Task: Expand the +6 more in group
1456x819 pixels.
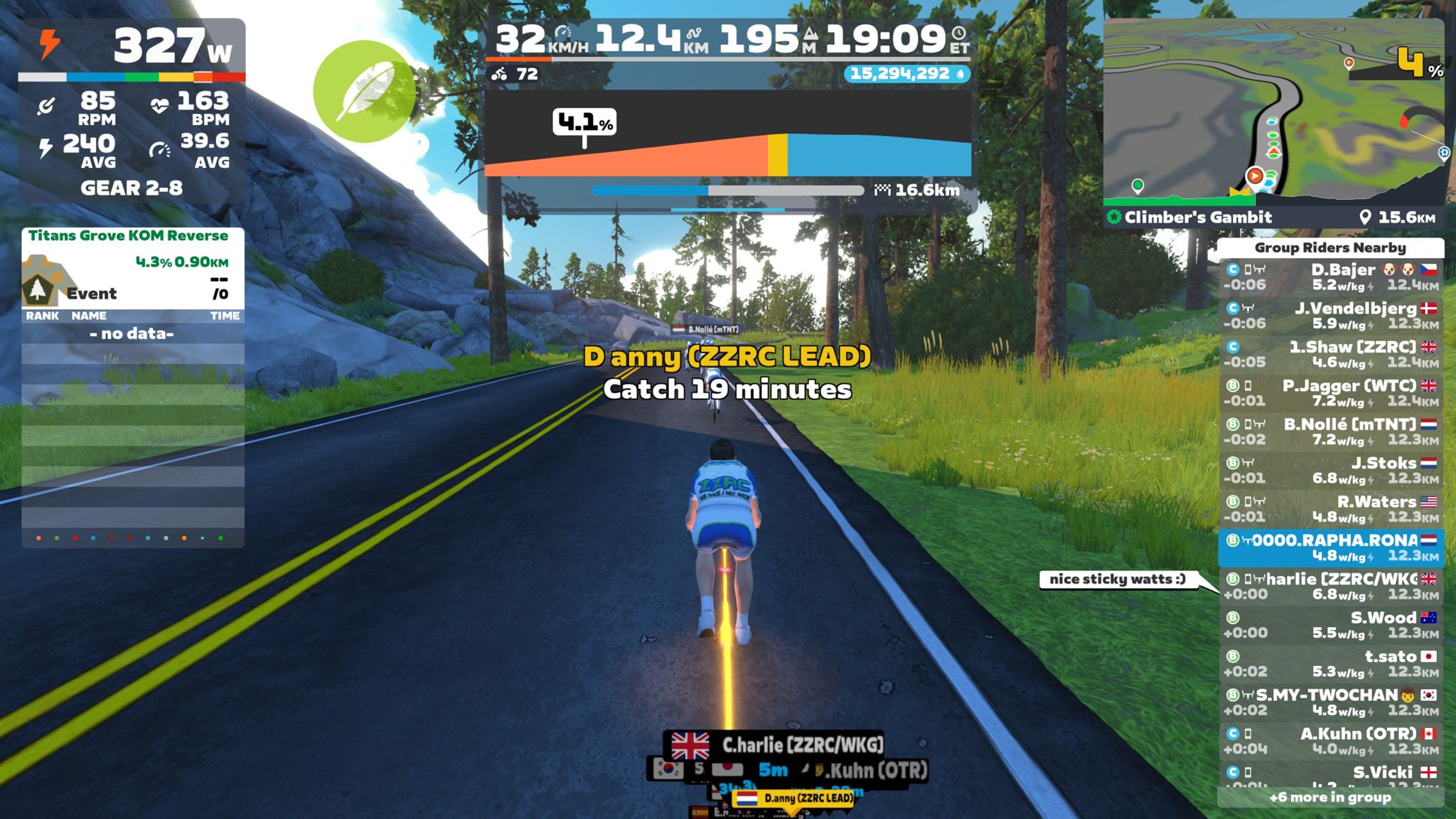Action: pos(1330,798)
